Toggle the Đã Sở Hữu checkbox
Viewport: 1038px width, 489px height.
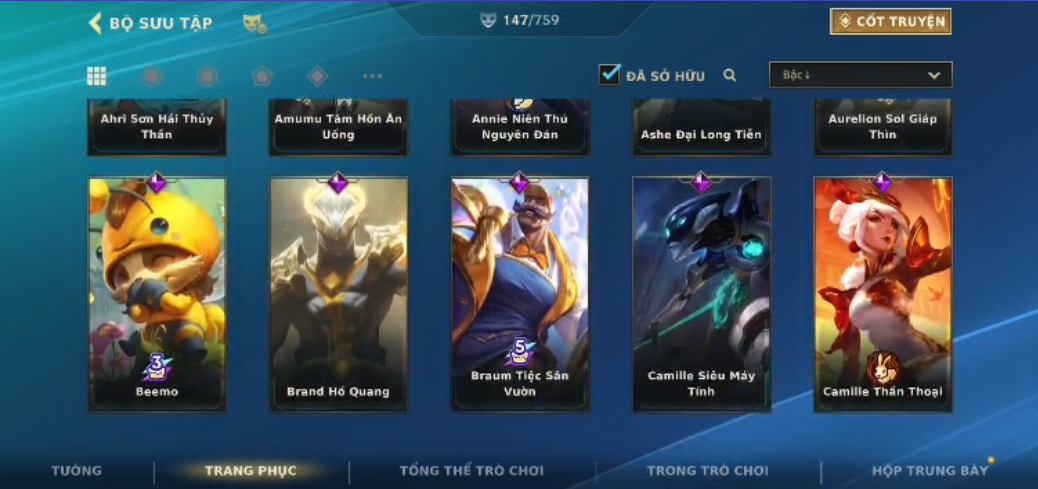pyautogui.click(x=609, y=75)
